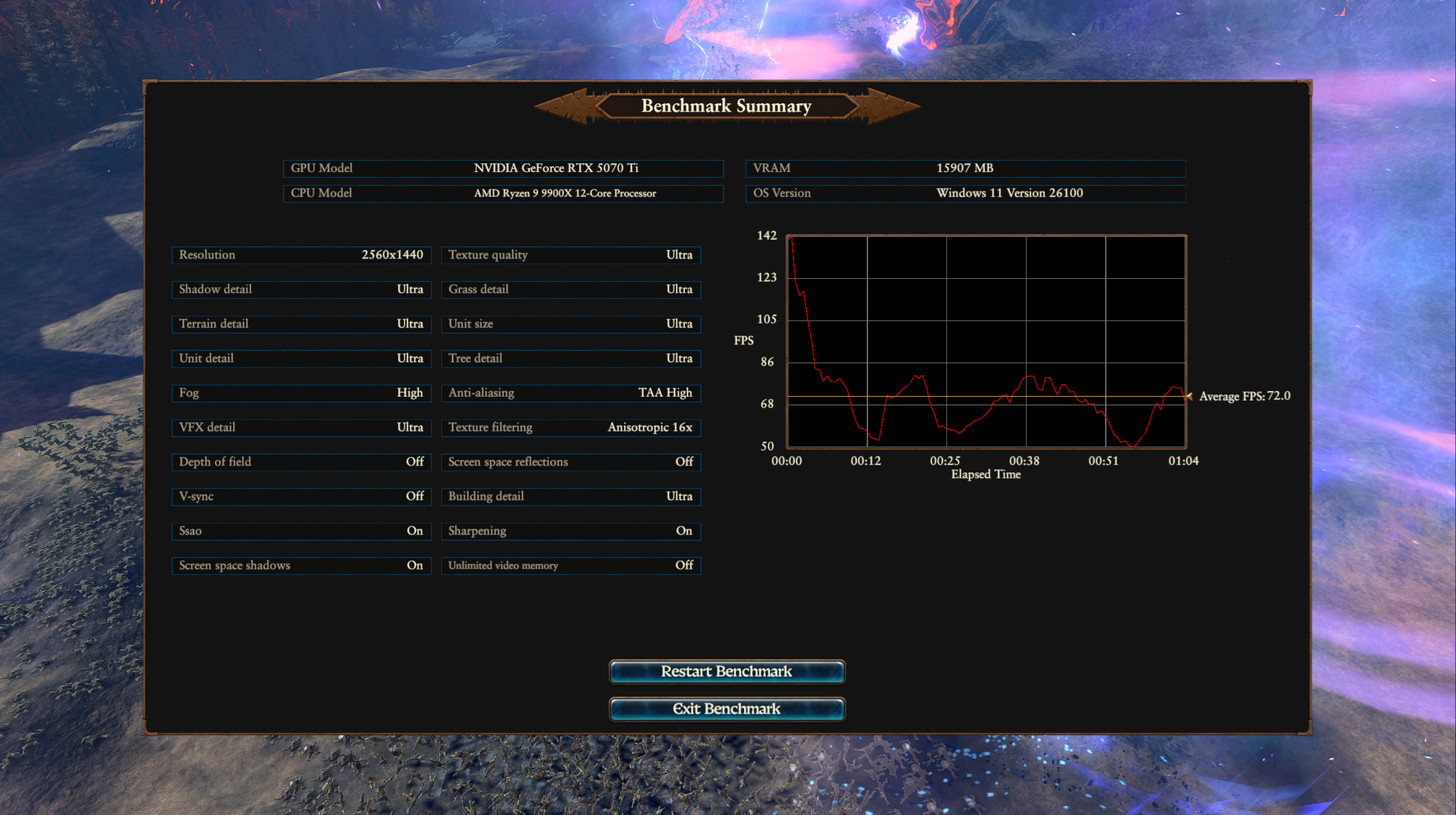Toggle Ssao setting to Off
This screenshot has width=1456, height=815.
coord(301,531)
